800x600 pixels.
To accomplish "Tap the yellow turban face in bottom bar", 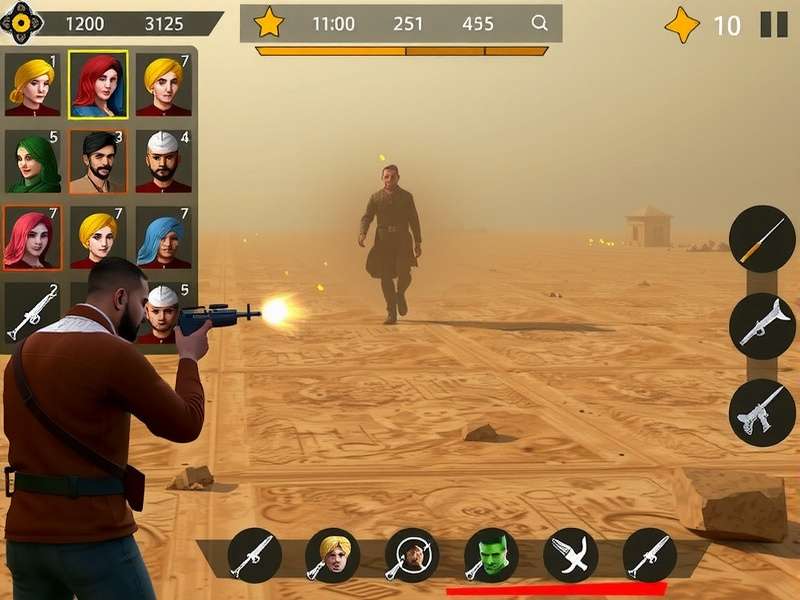I will (332, 555).
